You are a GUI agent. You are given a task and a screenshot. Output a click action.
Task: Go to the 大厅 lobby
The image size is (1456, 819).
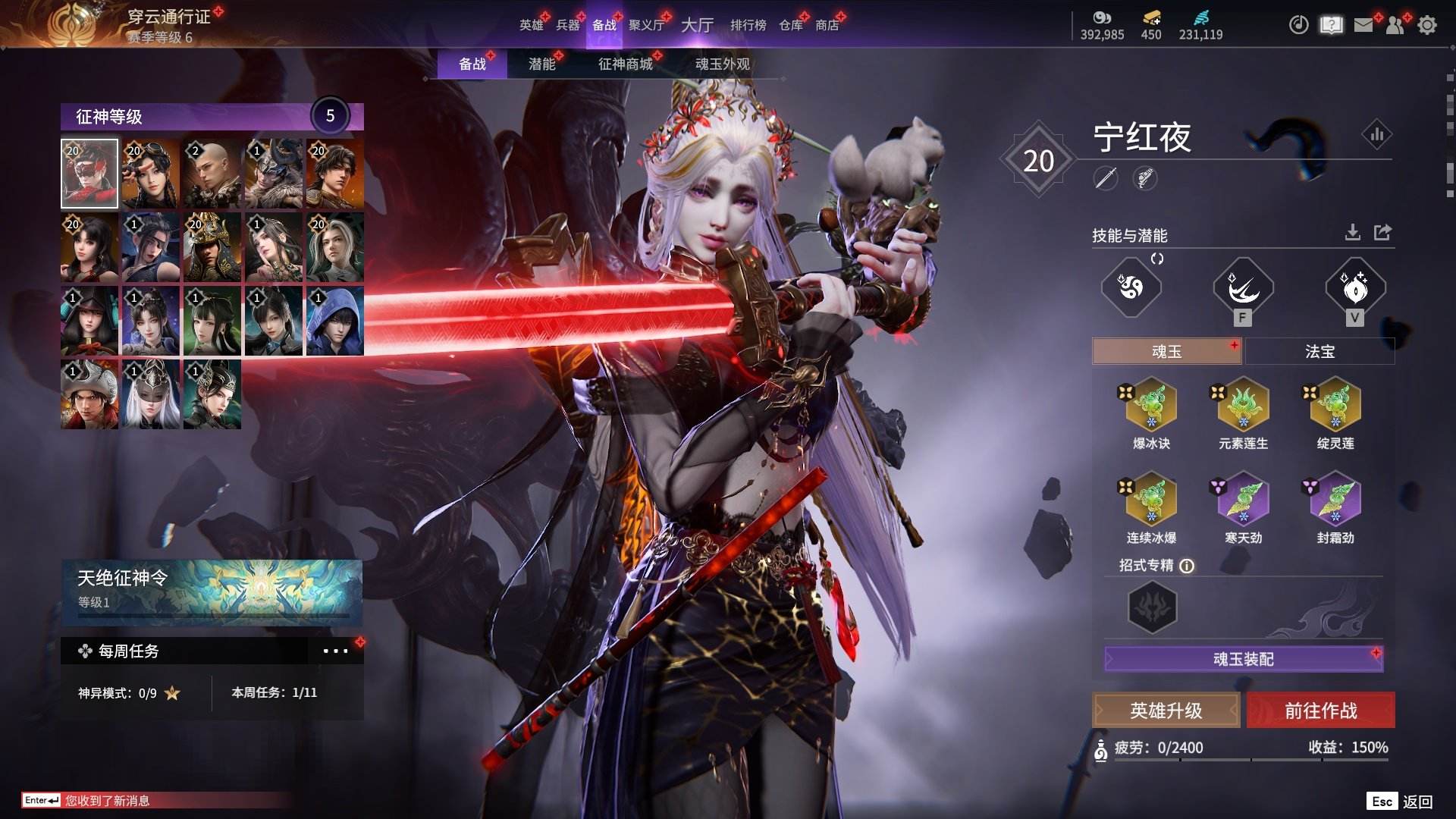coord(697,25)
